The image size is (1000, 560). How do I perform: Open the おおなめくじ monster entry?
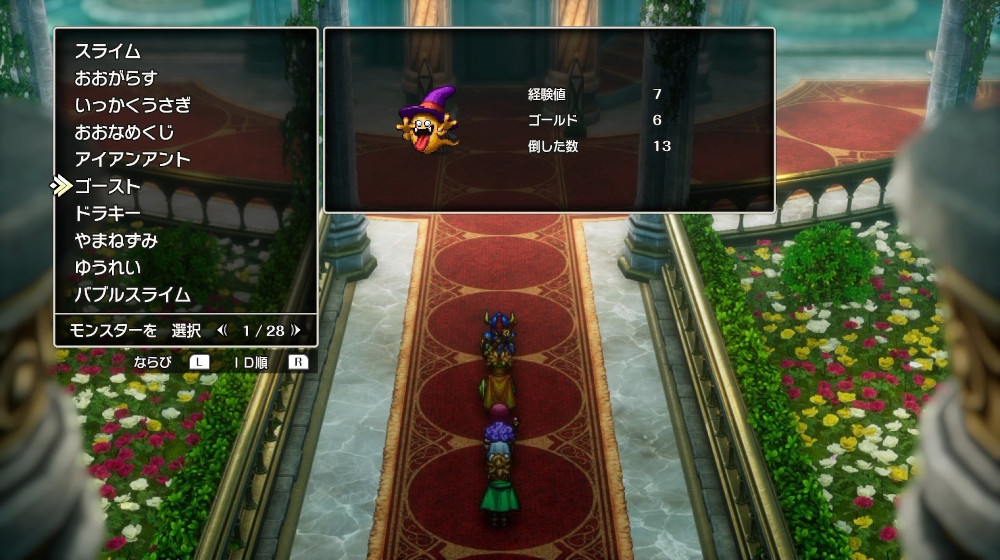pos(124,132)
